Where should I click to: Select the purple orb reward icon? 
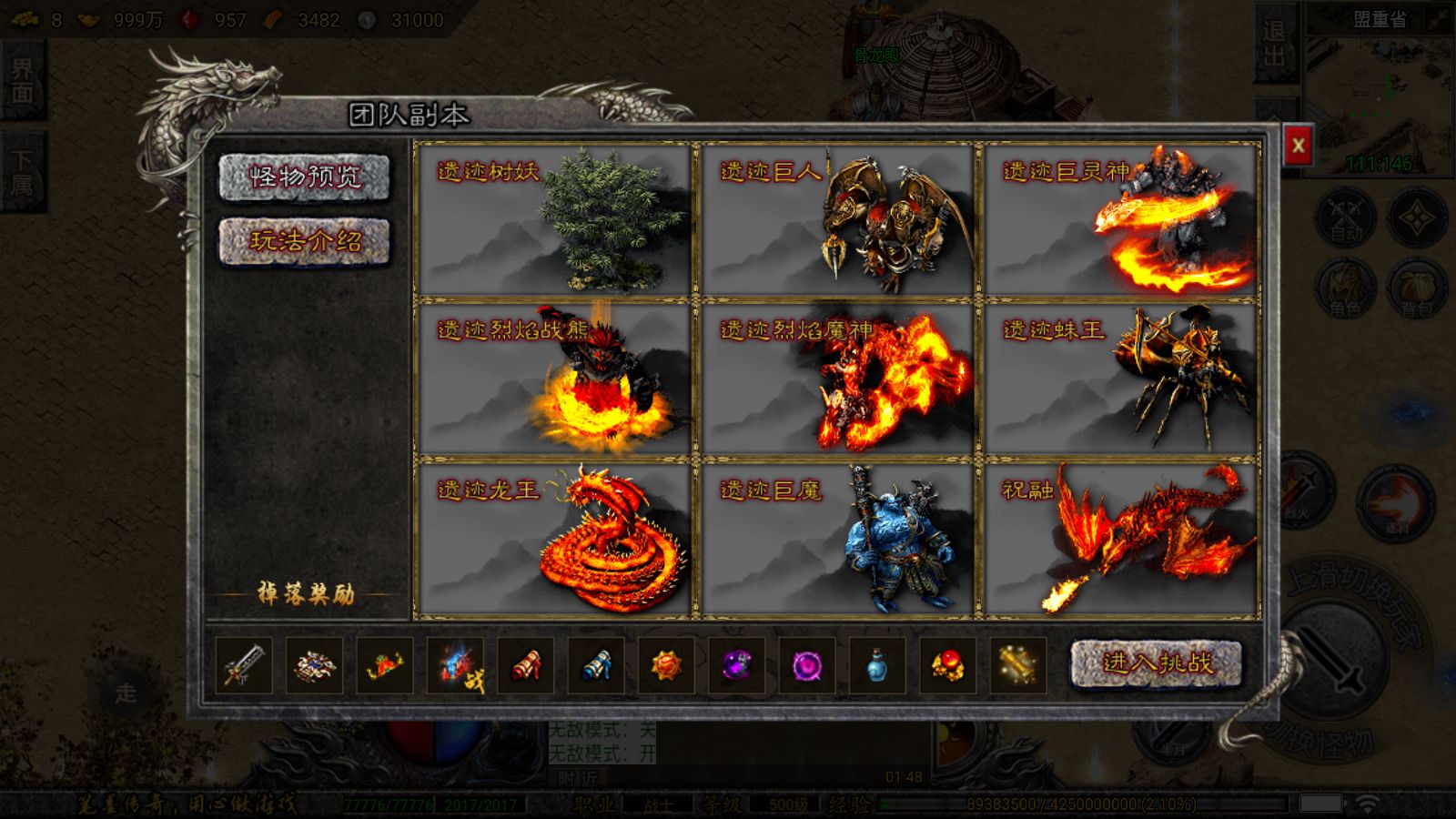tap(738, 665)
